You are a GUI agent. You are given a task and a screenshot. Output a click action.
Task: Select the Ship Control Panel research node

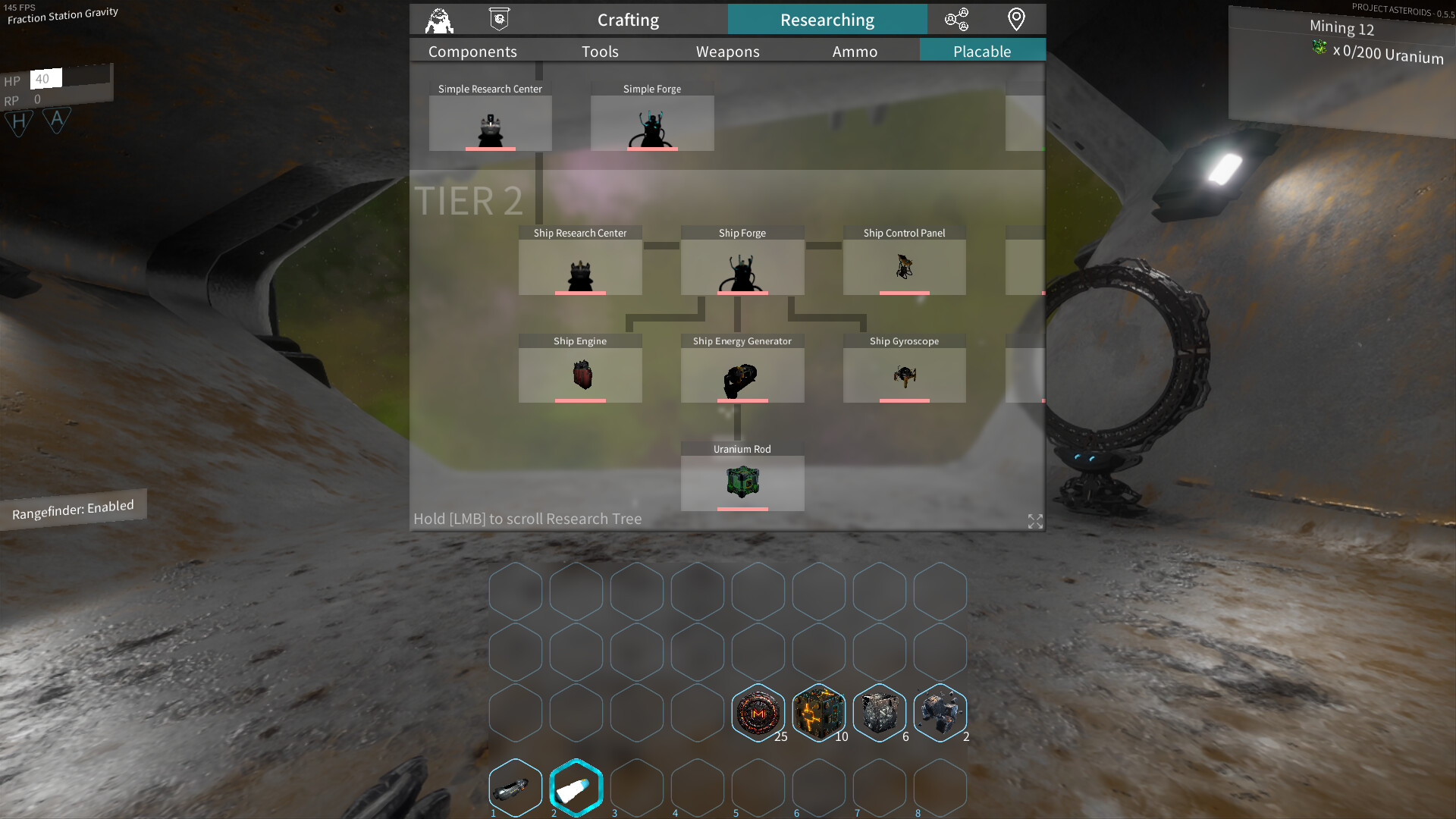coord(904,267)
